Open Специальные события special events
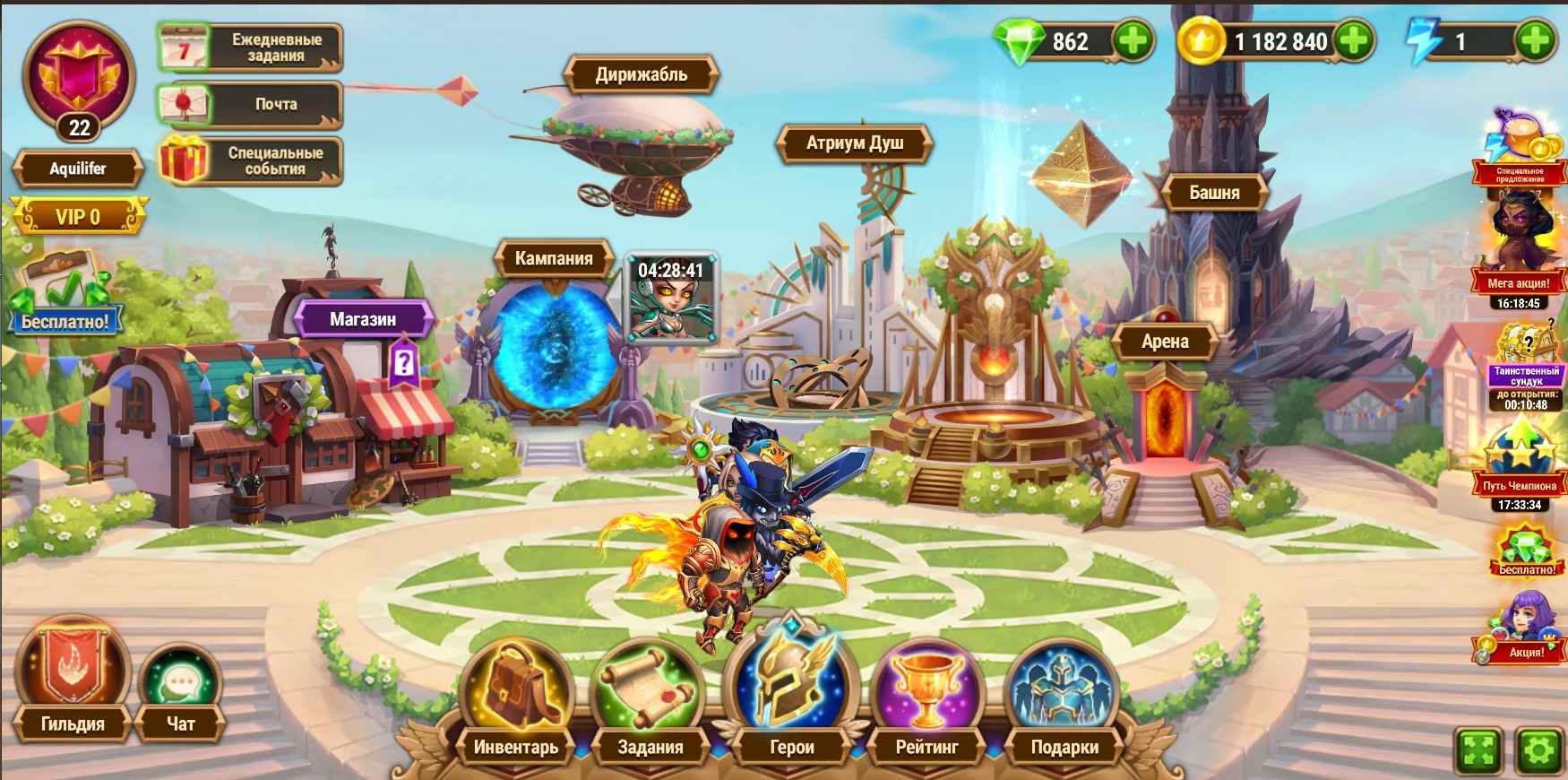The height and width of the screenshot is (780, 1568). pos(251,160)
